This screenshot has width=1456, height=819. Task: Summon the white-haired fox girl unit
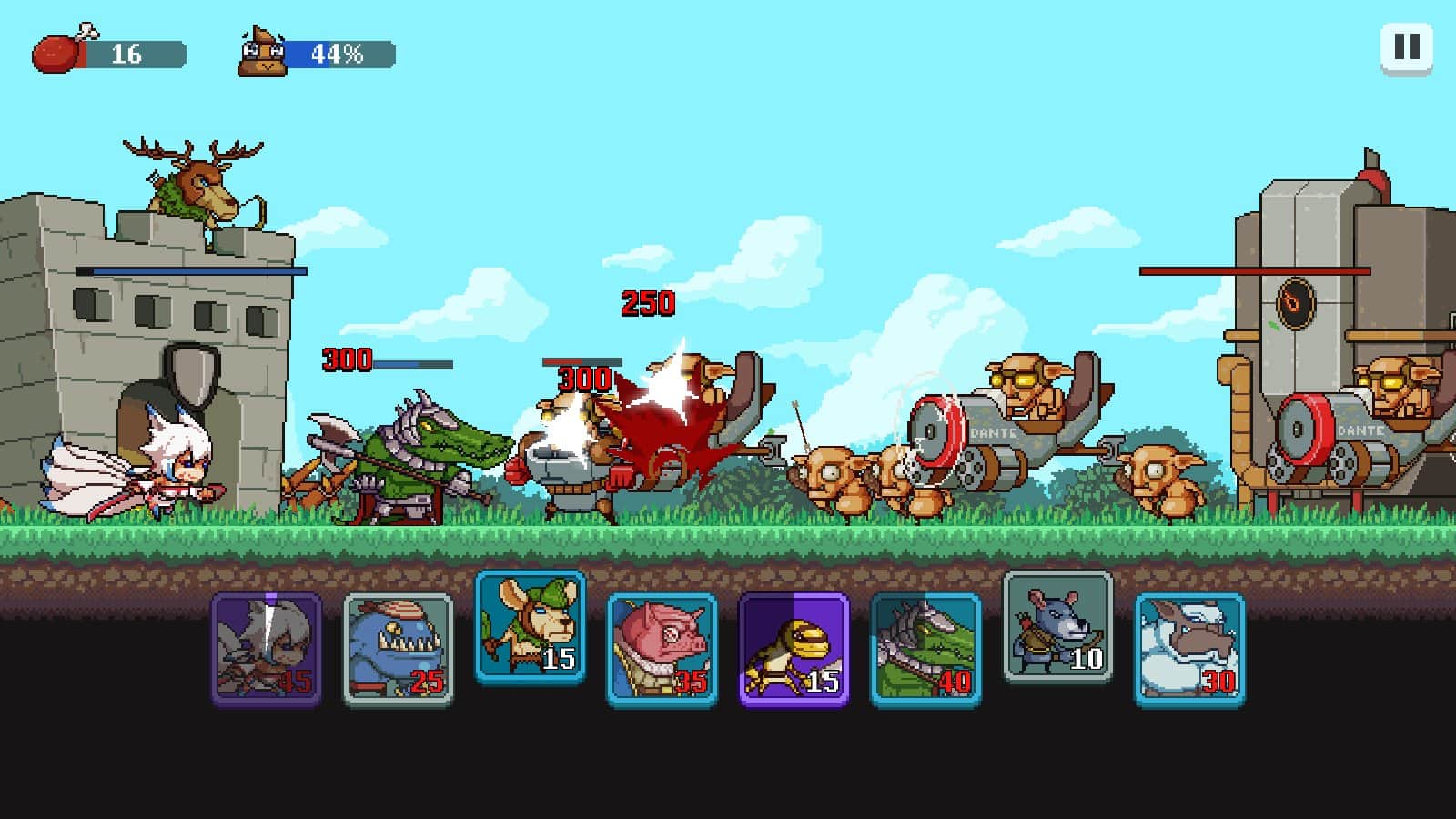[x=267, y=649]
